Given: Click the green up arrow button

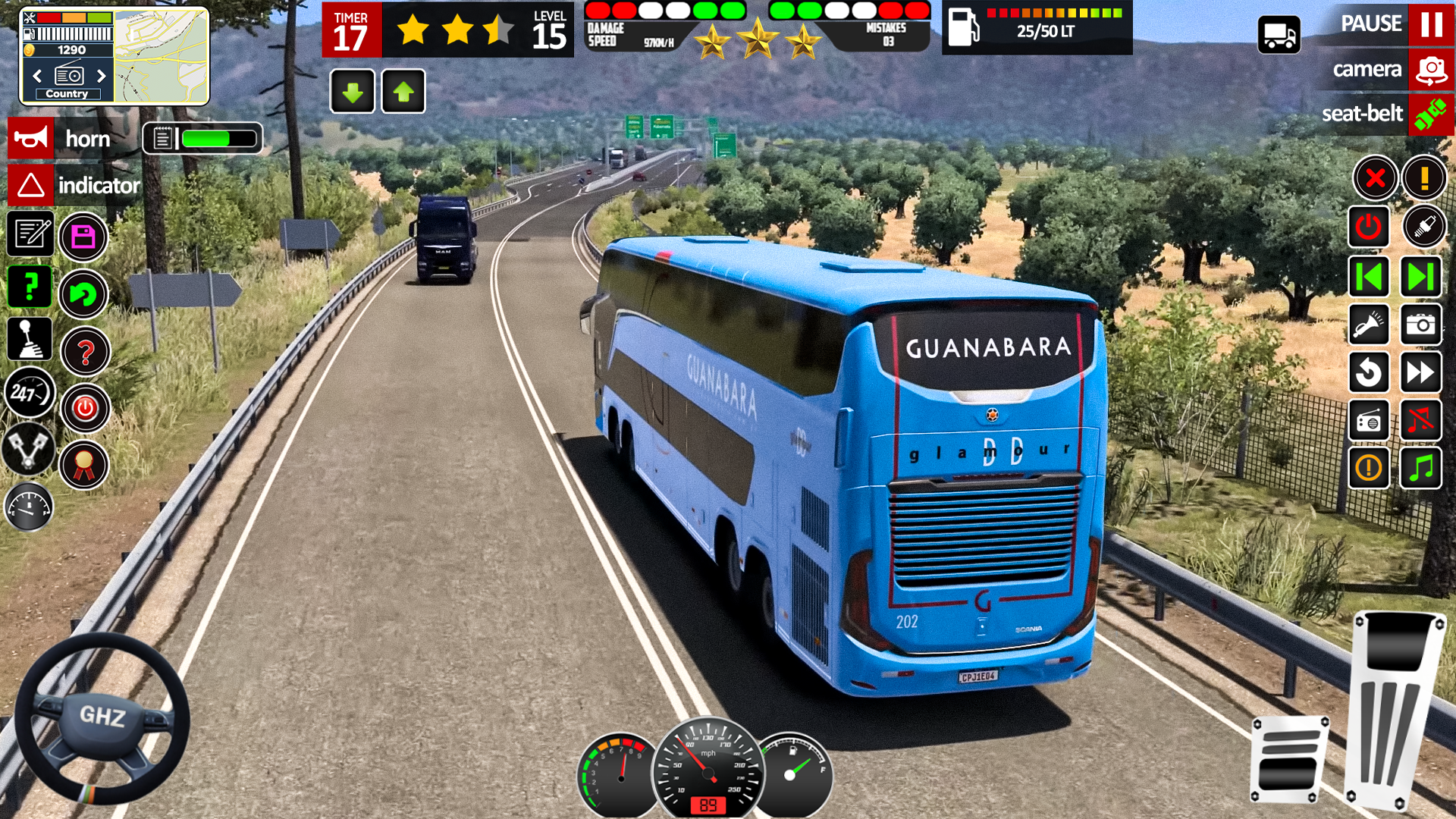Looking at the screenshot, I should pyautogui.click(x=403, y=92).
